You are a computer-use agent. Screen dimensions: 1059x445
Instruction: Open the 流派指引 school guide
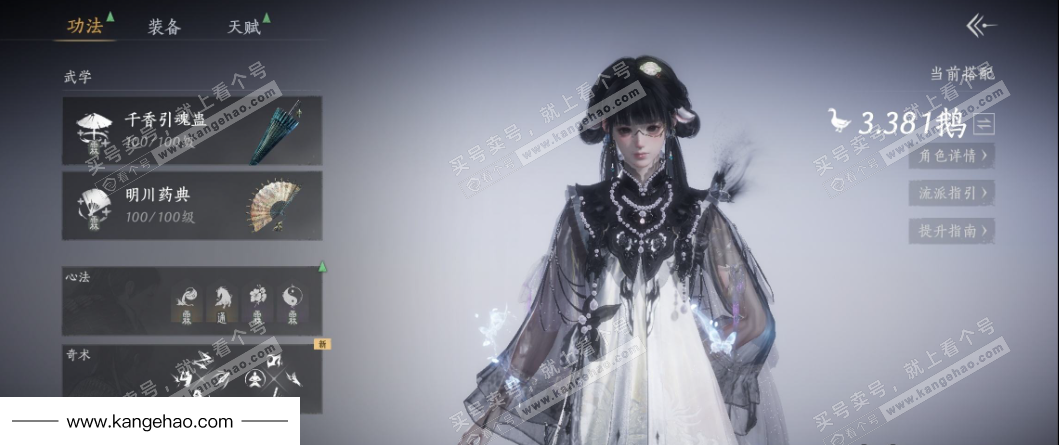point(952,192)
